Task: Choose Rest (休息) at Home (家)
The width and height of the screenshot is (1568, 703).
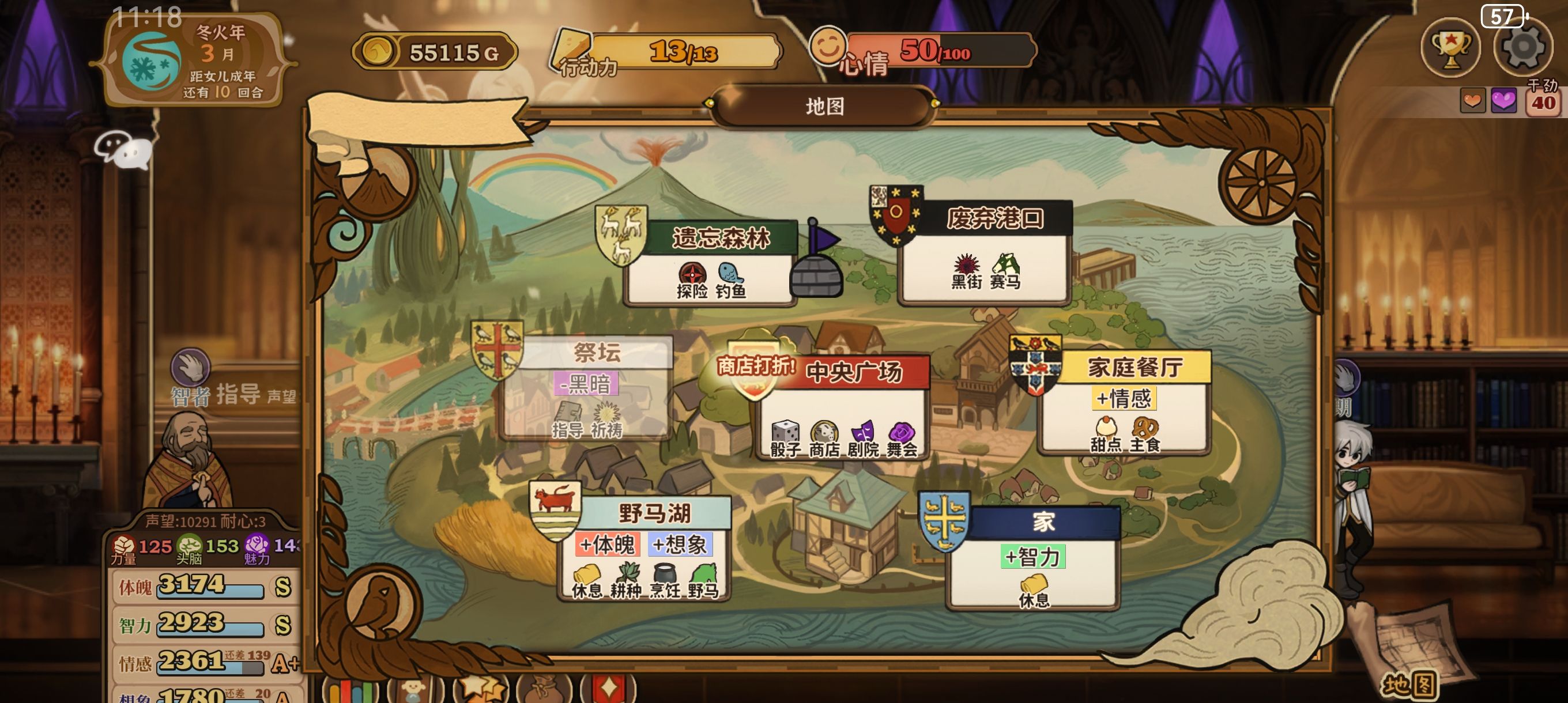Action: click(x=1034, y=591)
